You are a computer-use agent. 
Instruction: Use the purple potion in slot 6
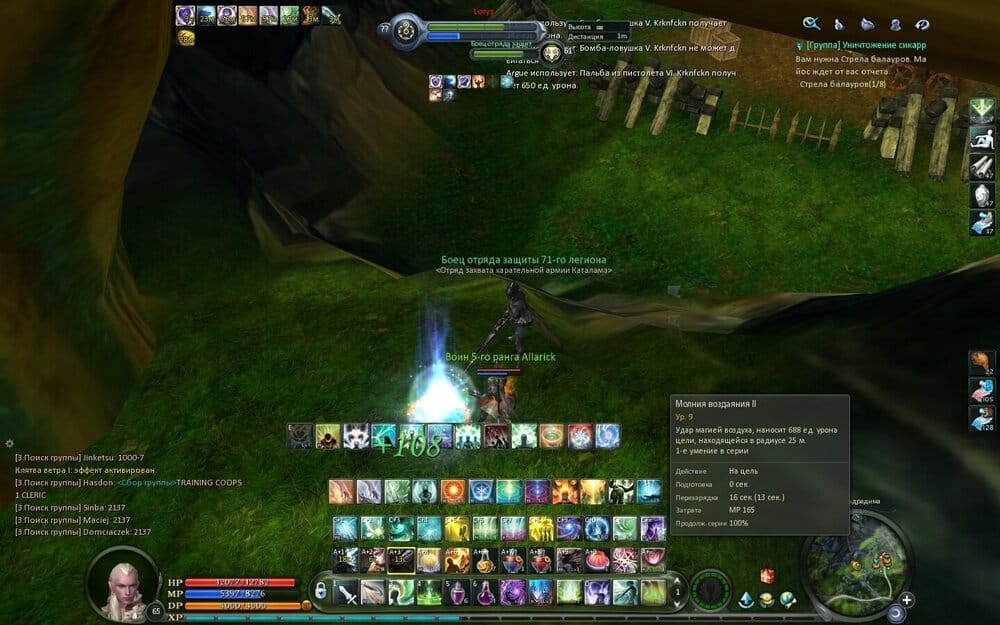click(485, 591)
